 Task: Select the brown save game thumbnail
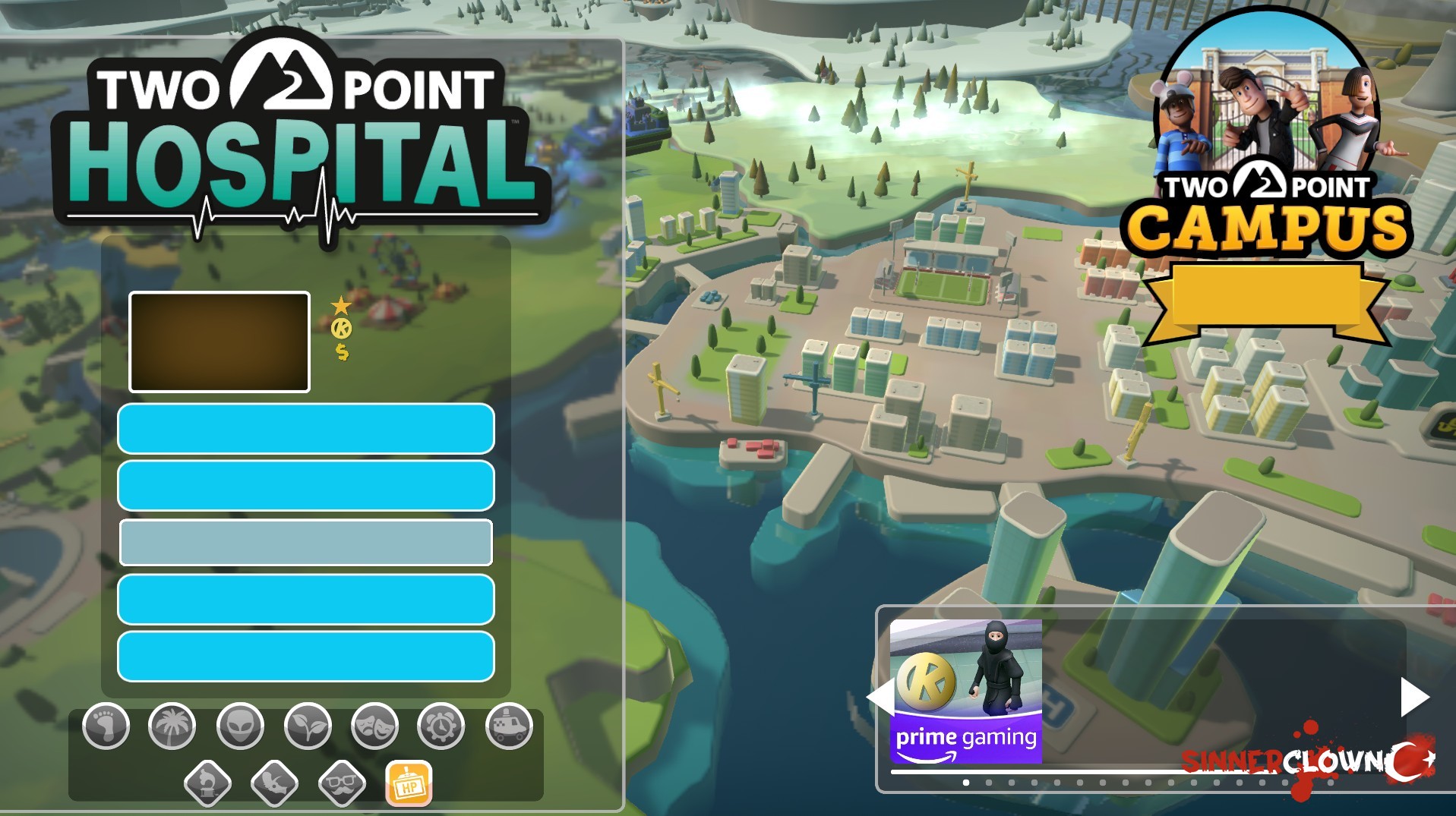(x=220, y=342)
